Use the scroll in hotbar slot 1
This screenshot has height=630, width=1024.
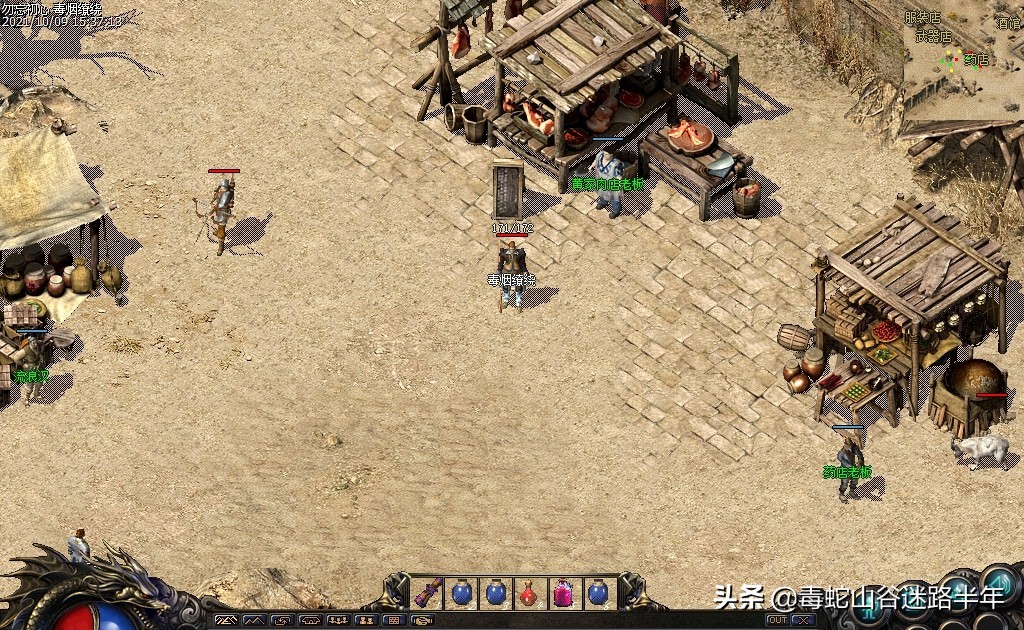pos(428,592)
